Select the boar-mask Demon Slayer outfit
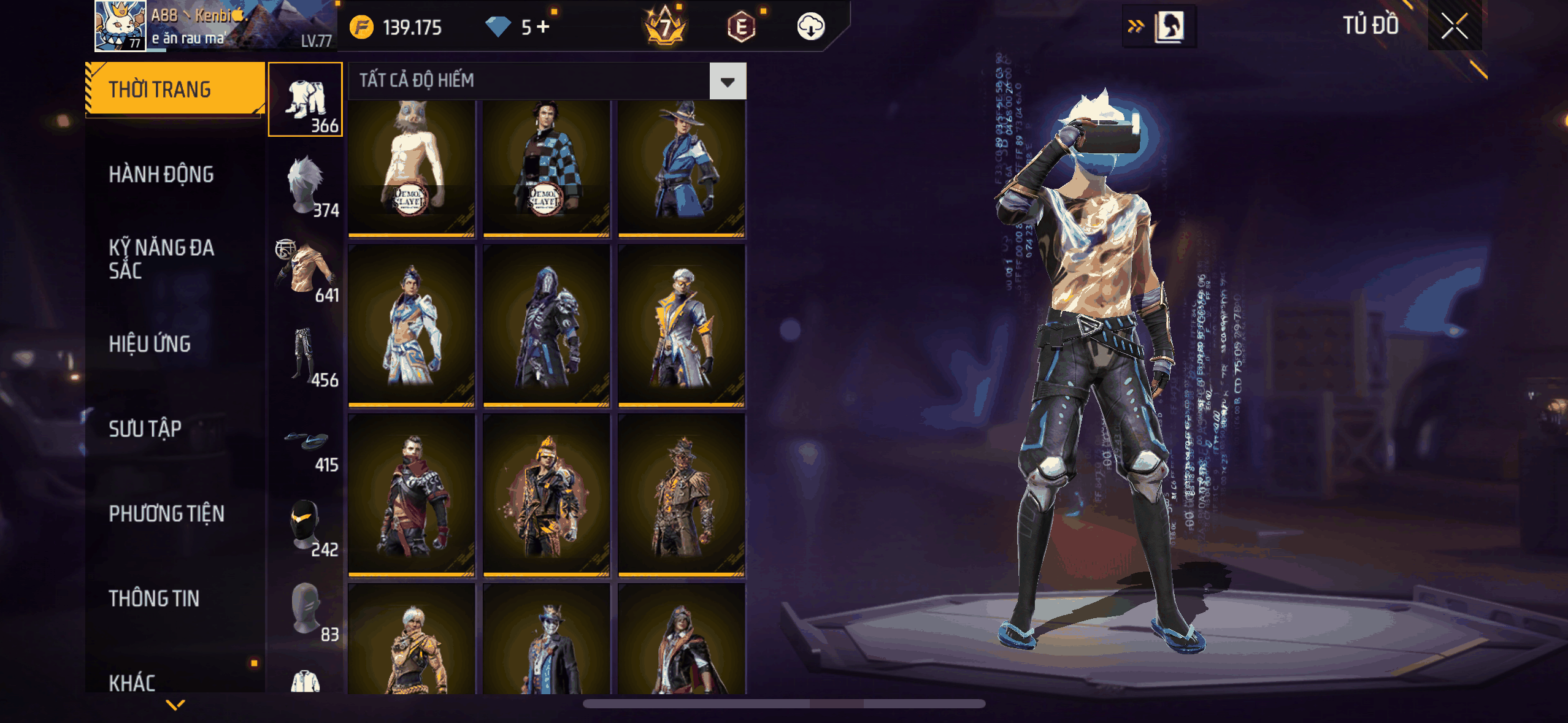1568x723 pixels. tap(411, 168)
